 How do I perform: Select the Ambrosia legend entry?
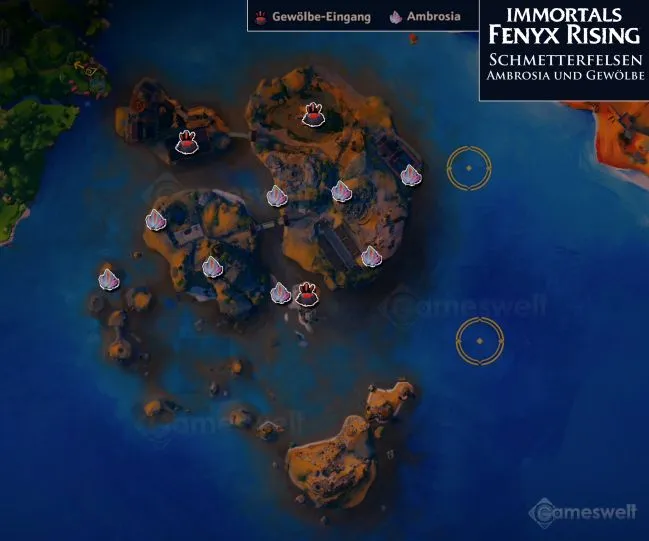click(x=425, y=17)
